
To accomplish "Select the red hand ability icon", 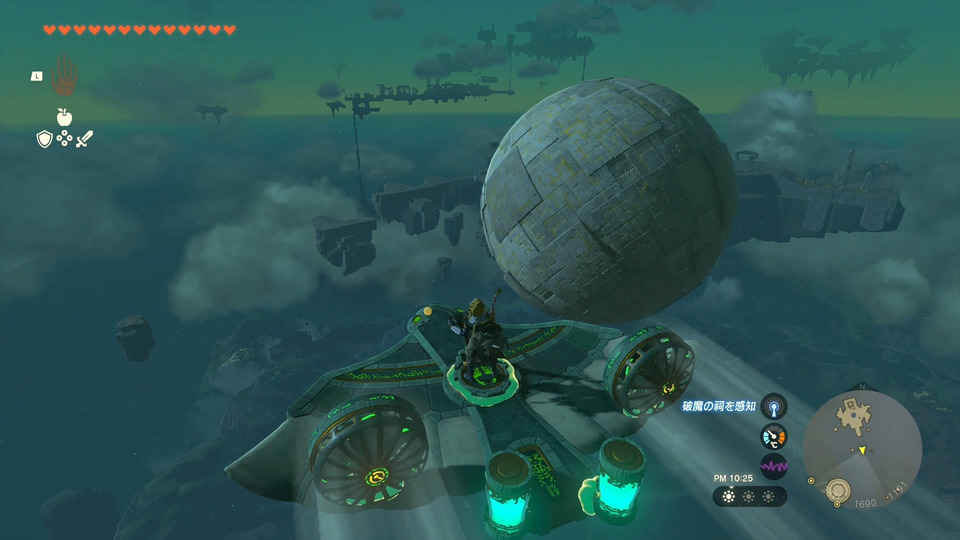I will point(64,73).
